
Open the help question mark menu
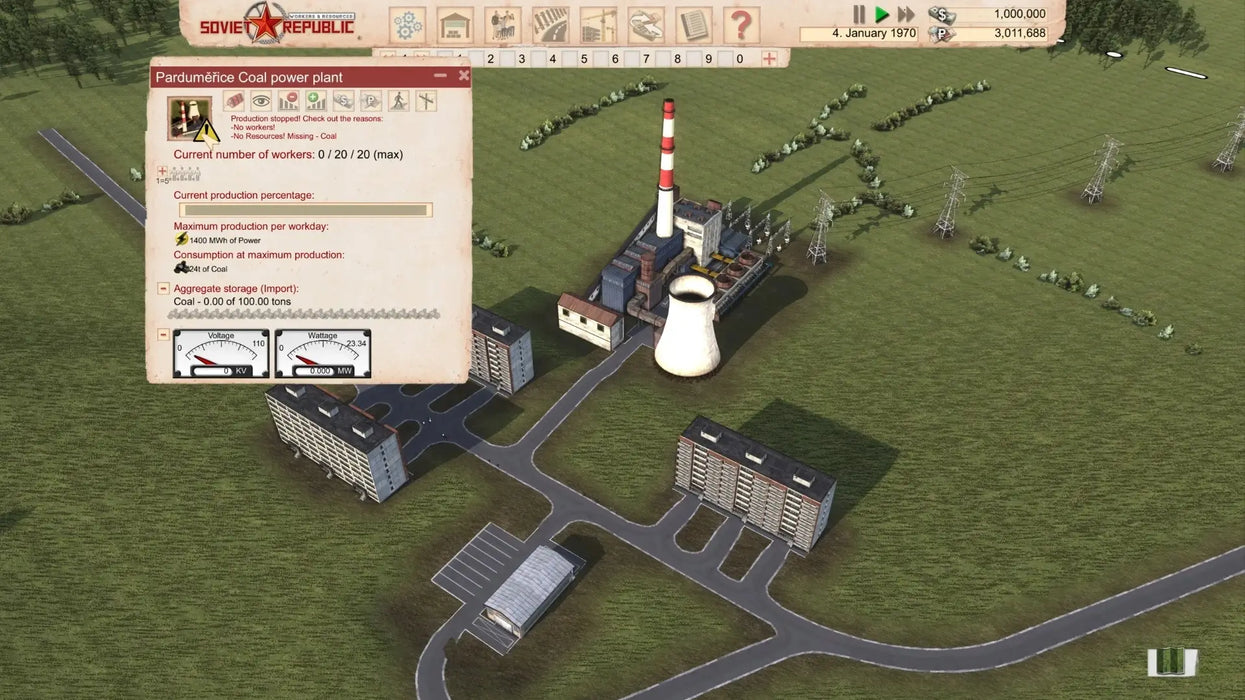[x=741, y=25]
